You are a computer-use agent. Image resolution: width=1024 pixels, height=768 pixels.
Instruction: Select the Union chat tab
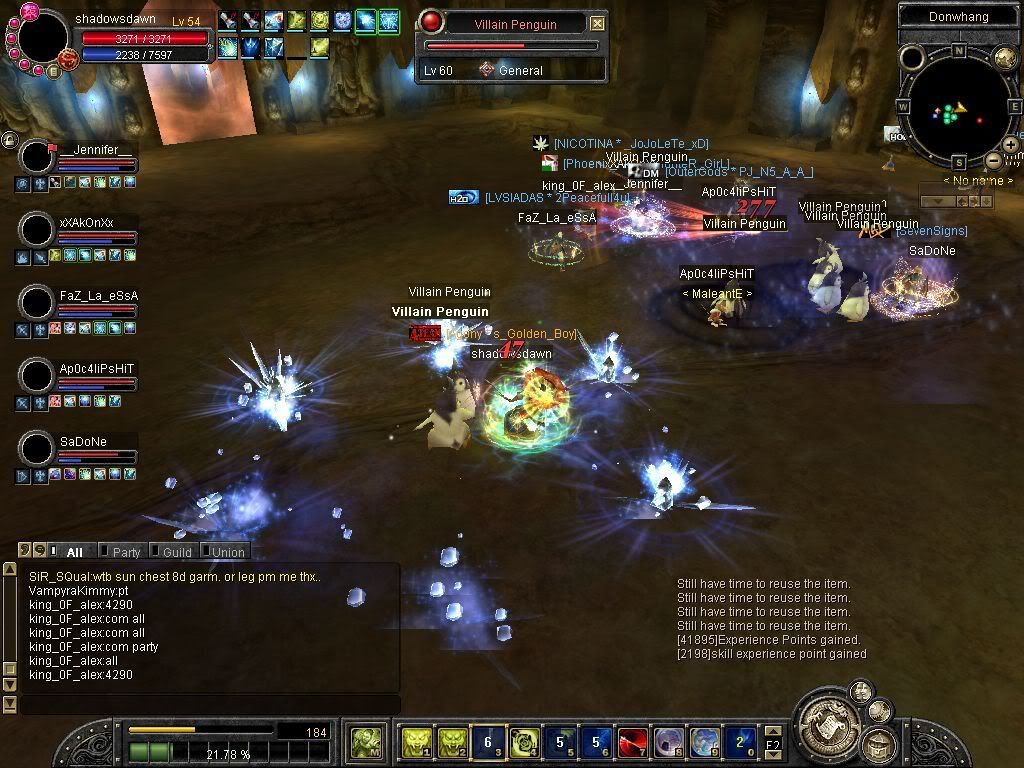(227, 552)
